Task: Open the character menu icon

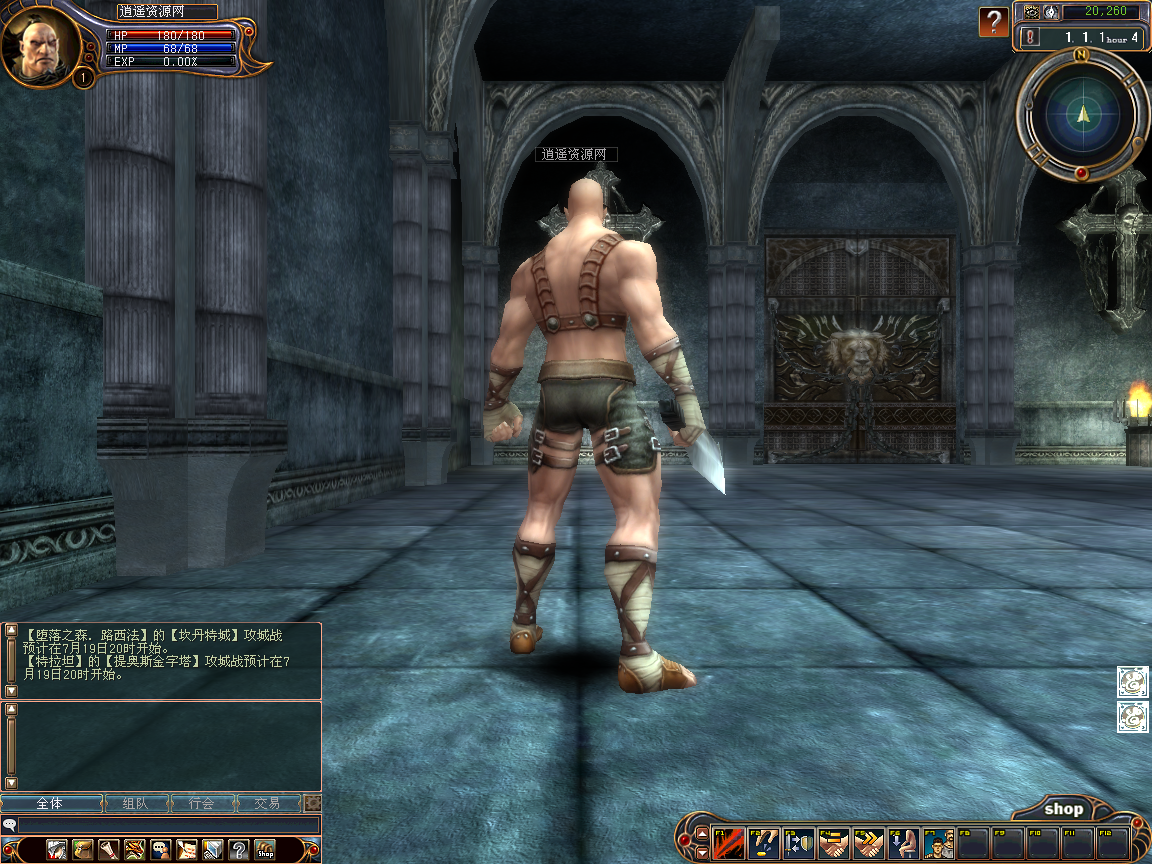Action: pyautogui.click(x=57, y=849)
